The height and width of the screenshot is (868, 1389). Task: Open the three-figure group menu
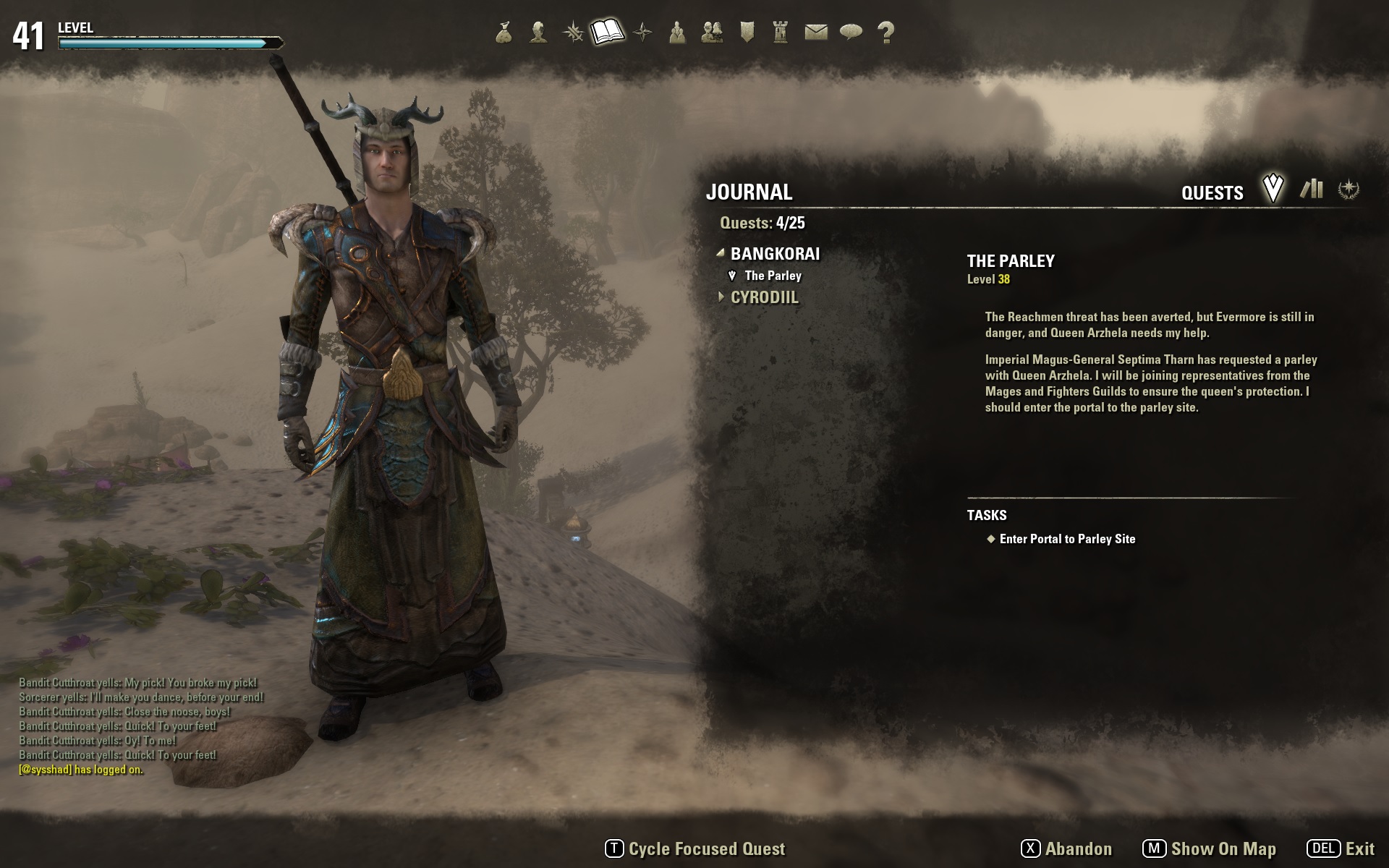pos(677,33)
